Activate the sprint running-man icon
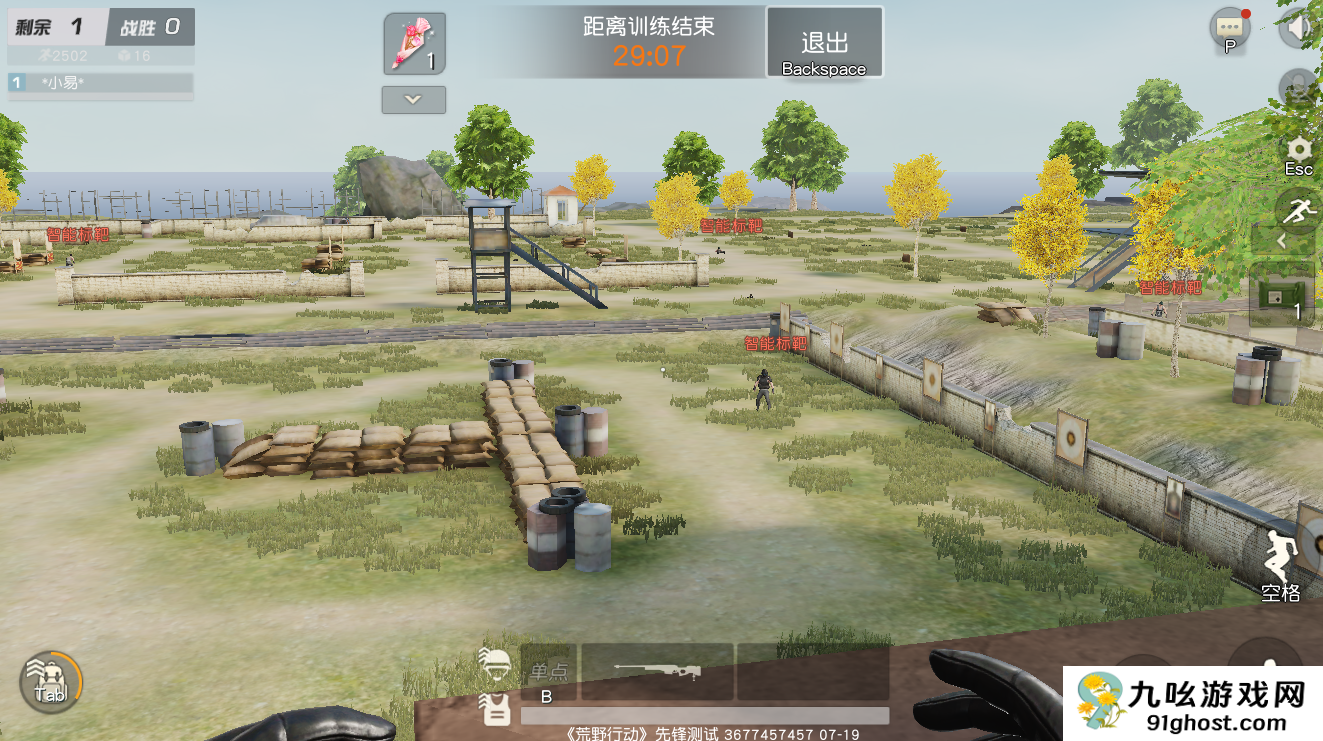Screen dimensions: 1323x741 pos(1300,209)
